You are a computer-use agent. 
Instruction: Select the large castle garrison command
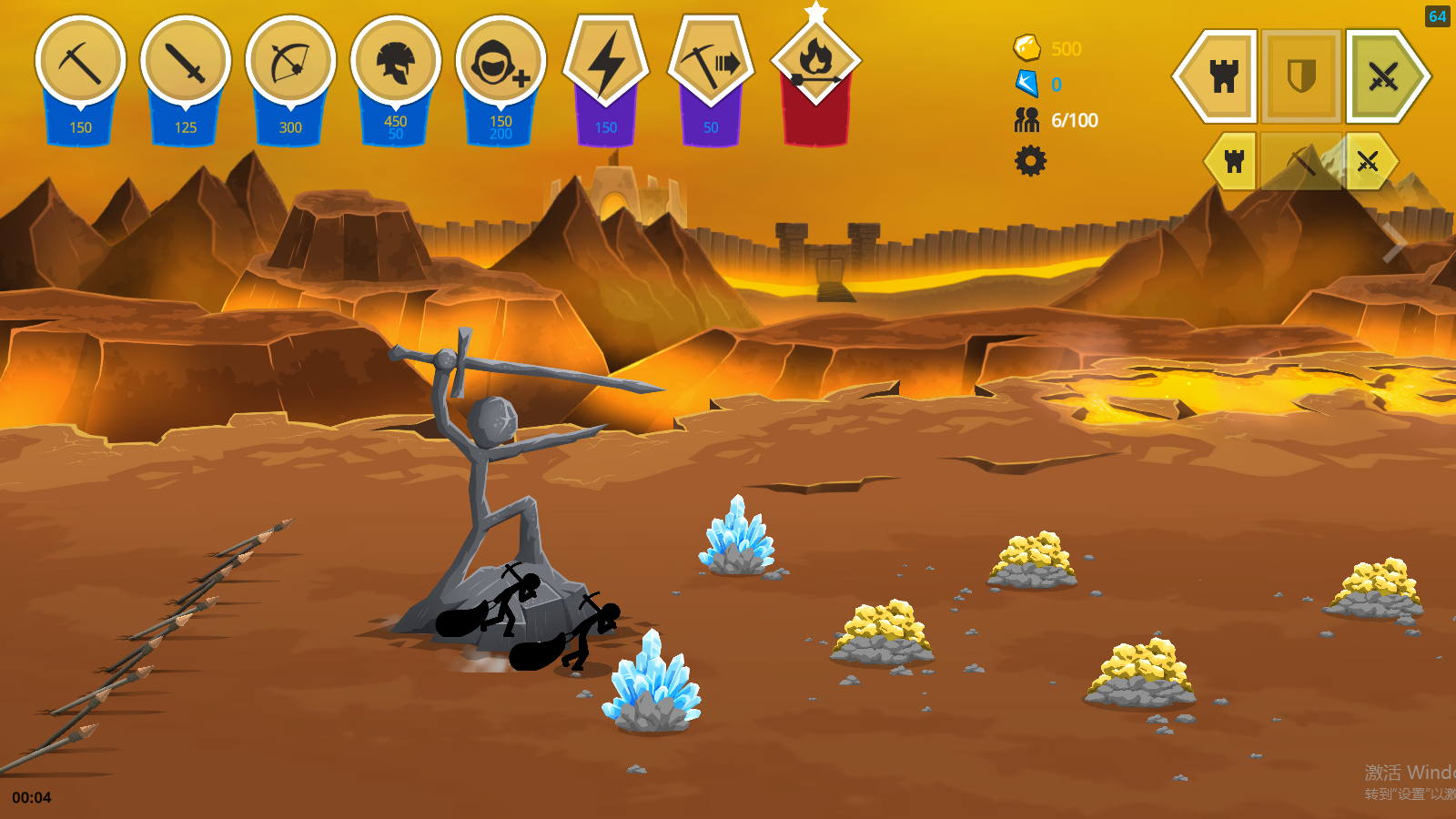(1221, 76)
